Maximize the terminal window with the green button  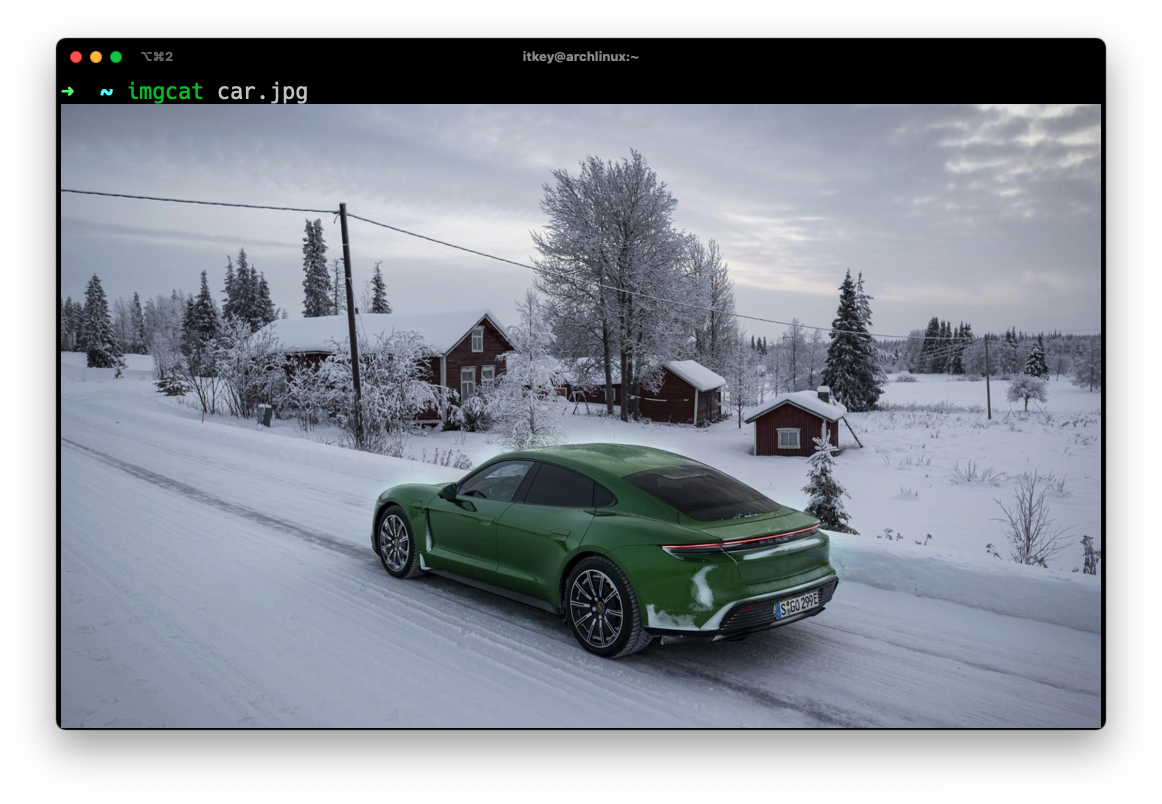[x=116, y=57]
